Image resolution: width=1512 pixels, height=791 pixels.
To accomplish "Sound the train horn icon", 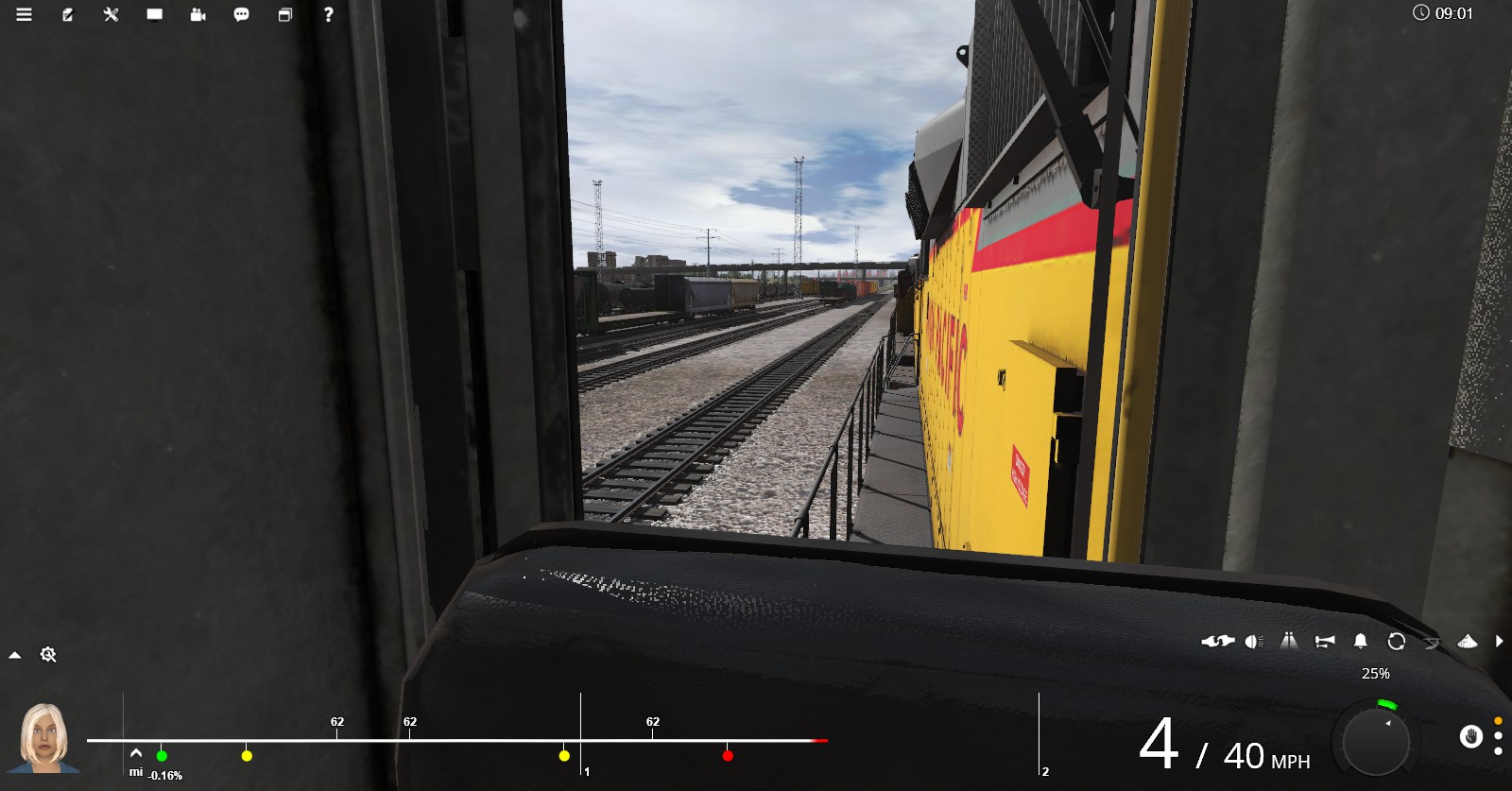I will pos(1325,642).
